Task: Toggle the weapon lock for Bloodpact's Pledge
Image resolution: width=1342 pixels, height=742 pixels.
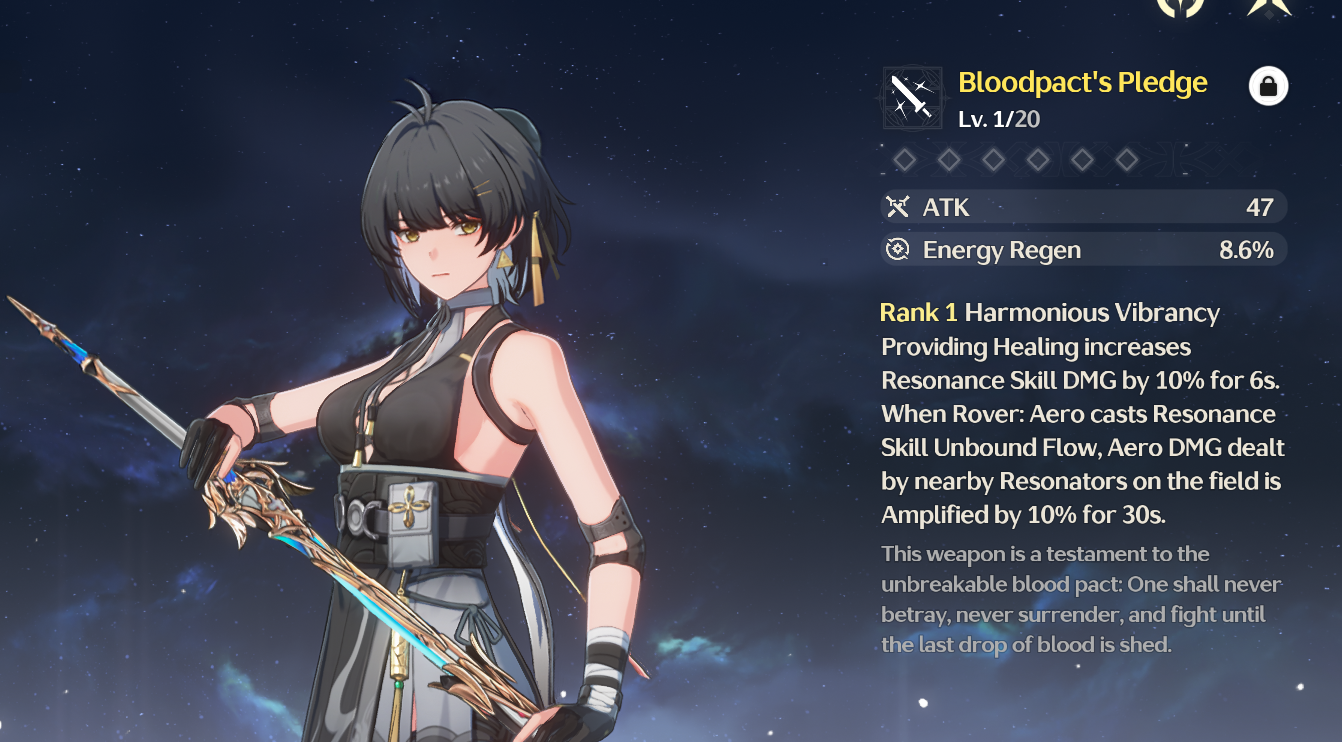Action: (x=1268, y=87)
